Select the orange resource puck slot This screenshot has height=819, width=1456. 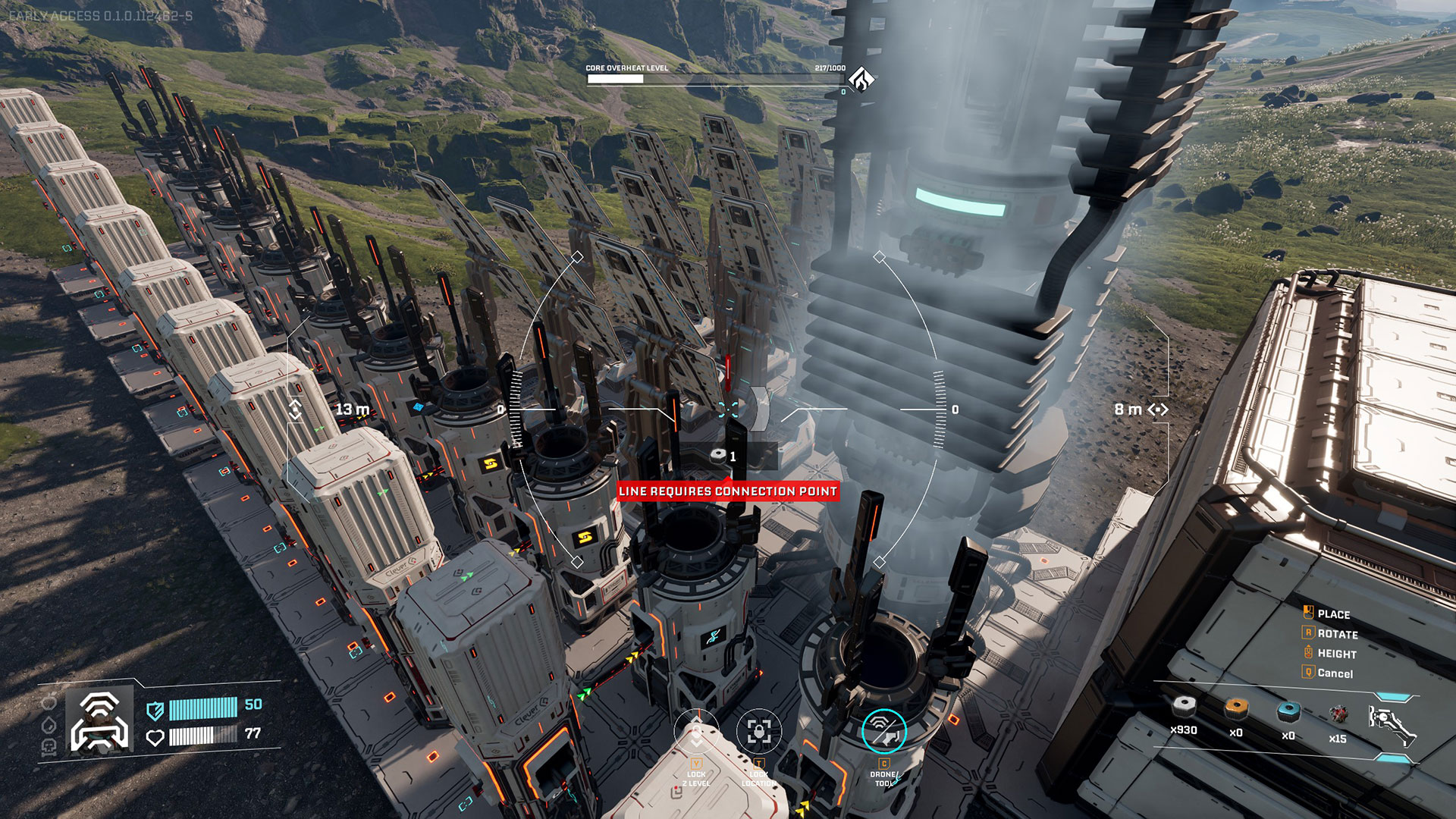[1236, 710]
